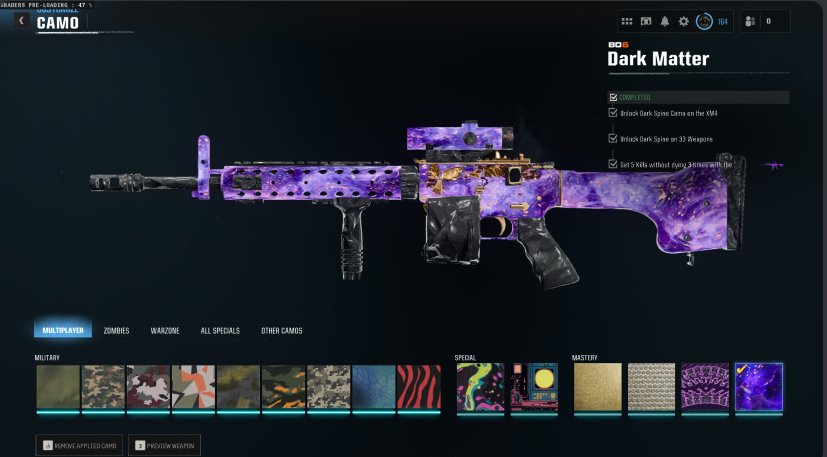The image size is (827, 457).
Task: Select the Dark Matter mastery camo
Action: coord(758,387)
